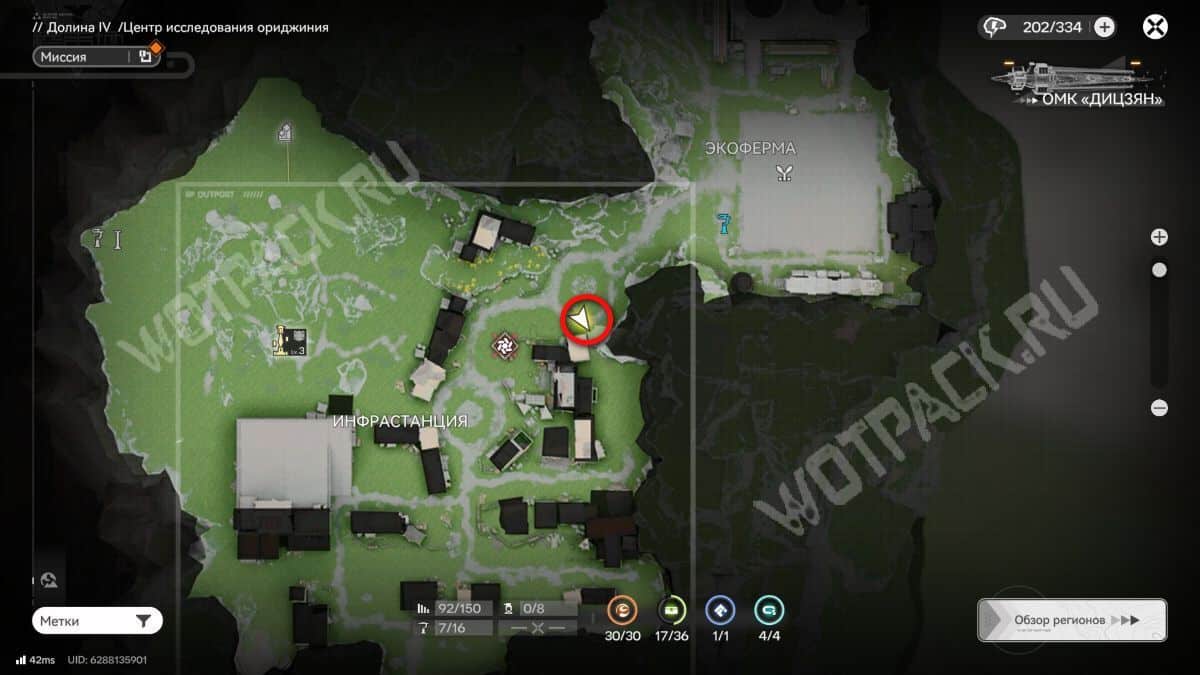Add stamina with the plus button
1200x675 pixels.
(x=1104, y=27)
